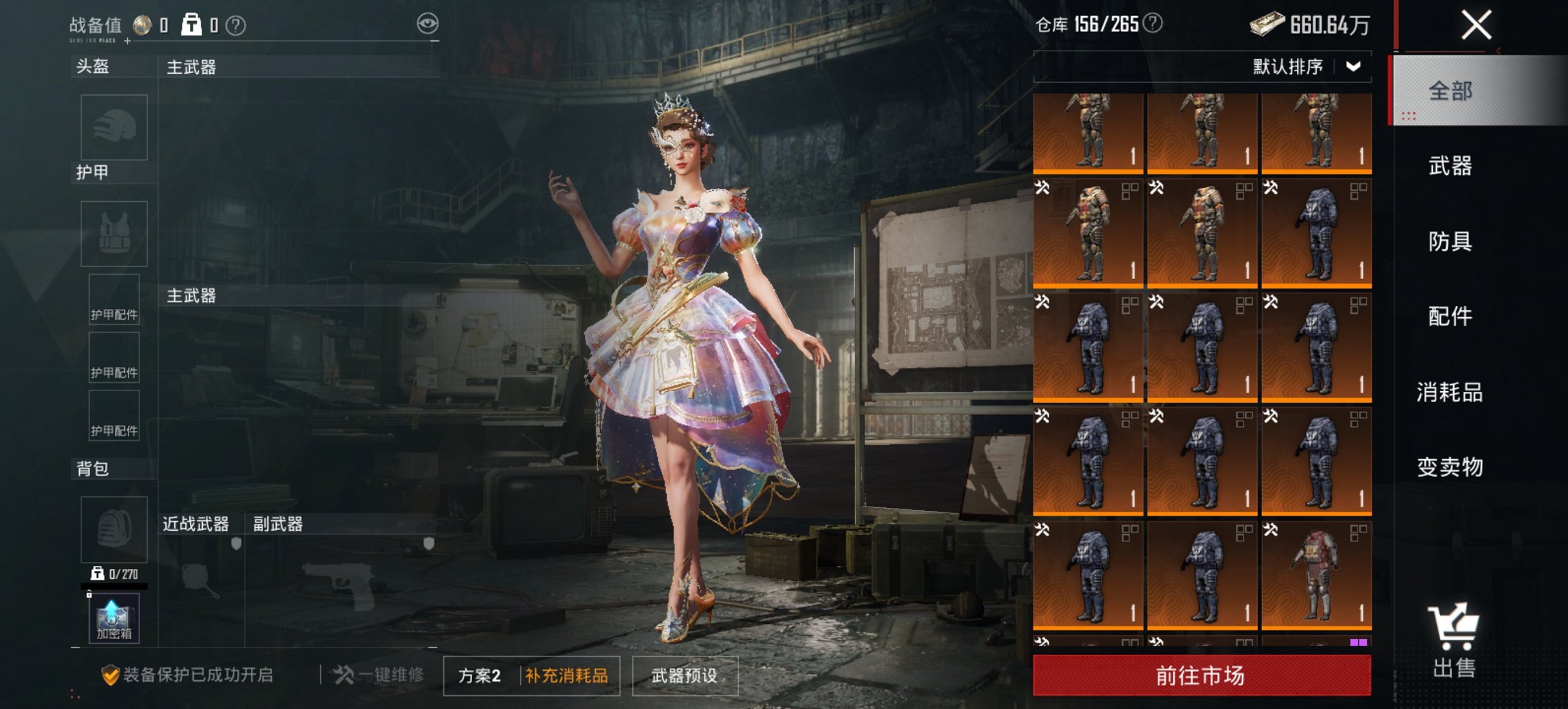
Task: Select the empty backpack equipment slot
Action: (x=114, y=530)
